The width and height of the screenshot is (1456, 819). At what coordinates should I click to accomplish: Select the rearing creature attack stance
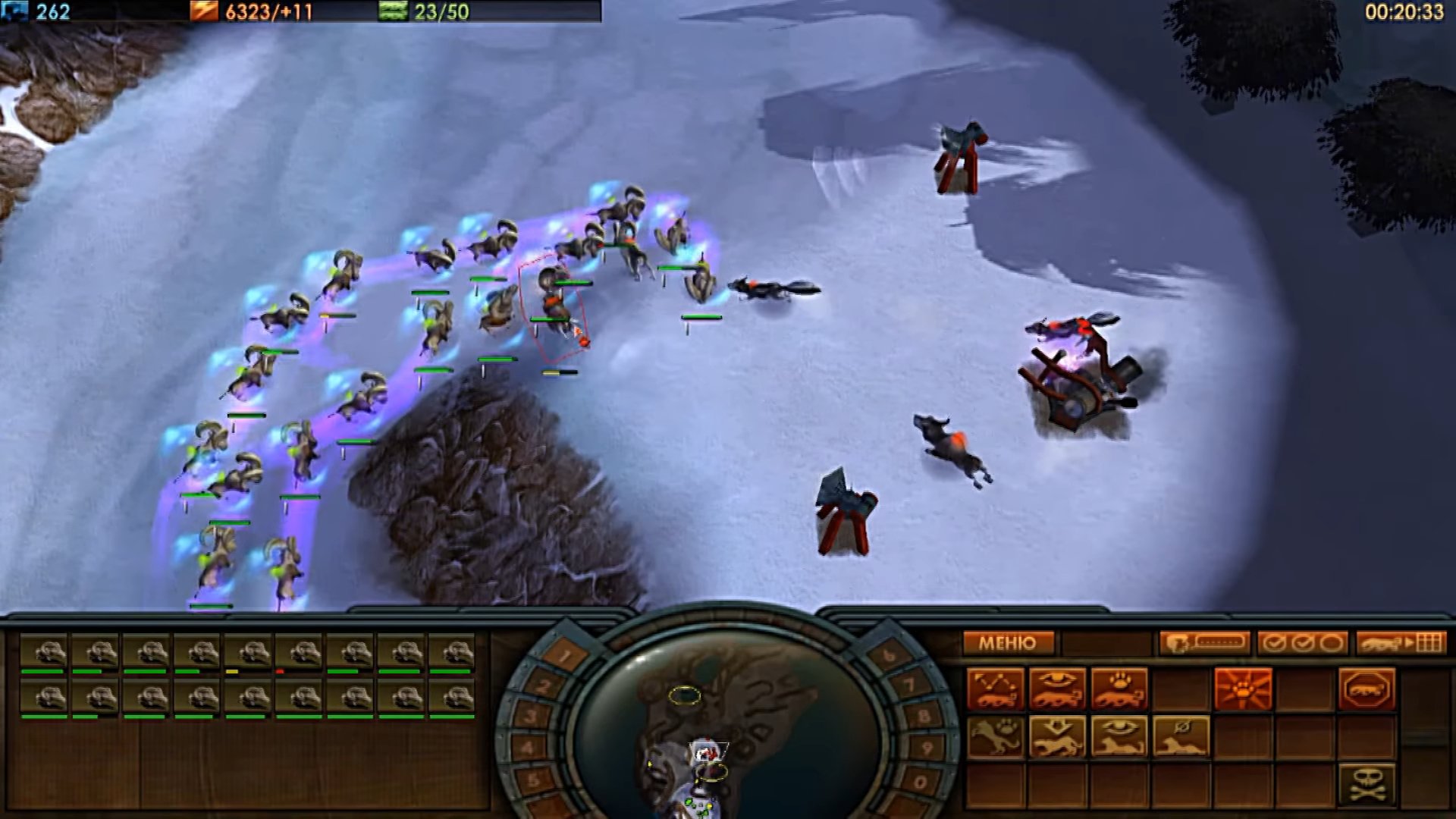996,736
